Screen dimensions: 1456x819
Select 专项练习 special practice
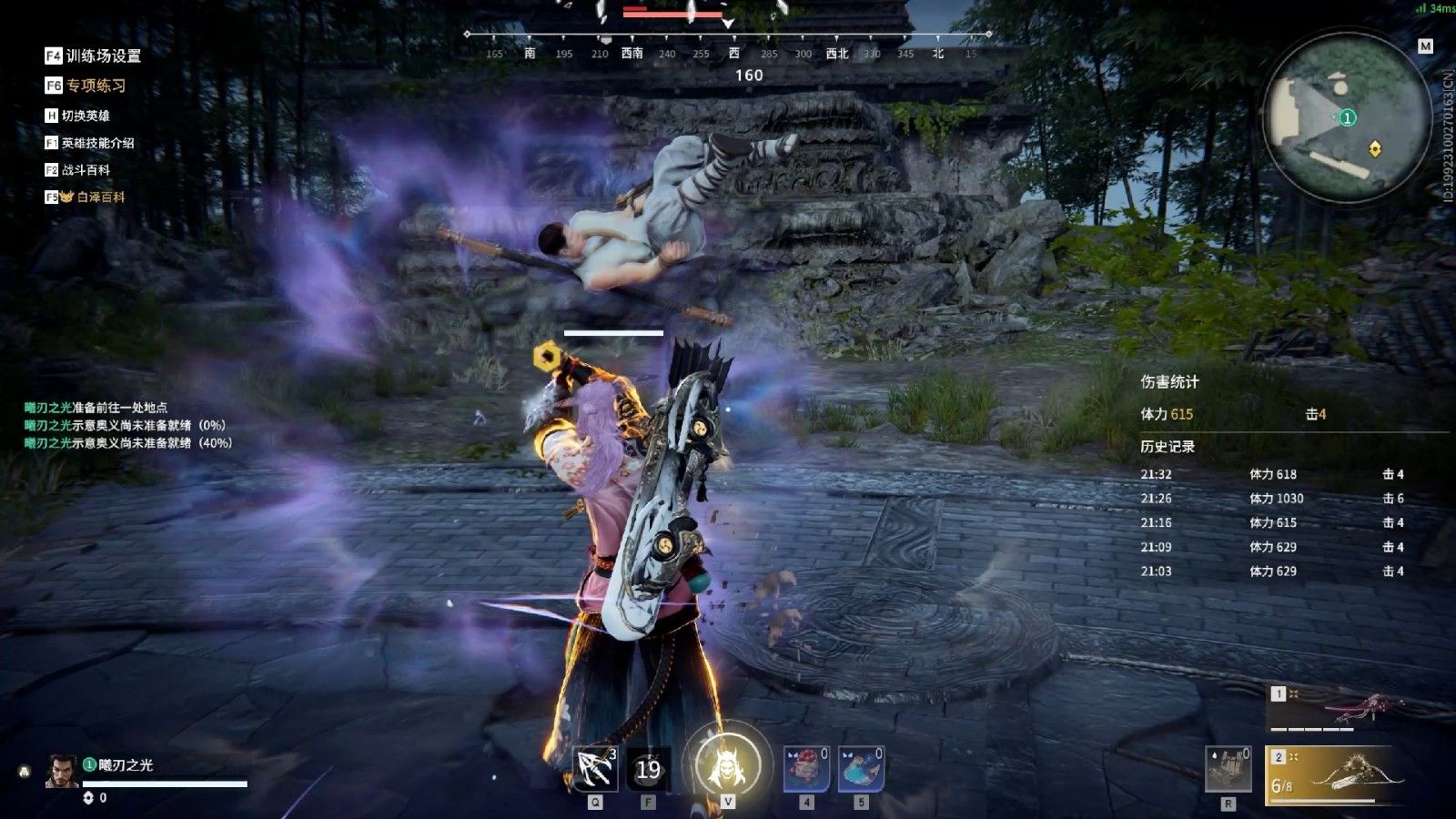click(86, 86)
